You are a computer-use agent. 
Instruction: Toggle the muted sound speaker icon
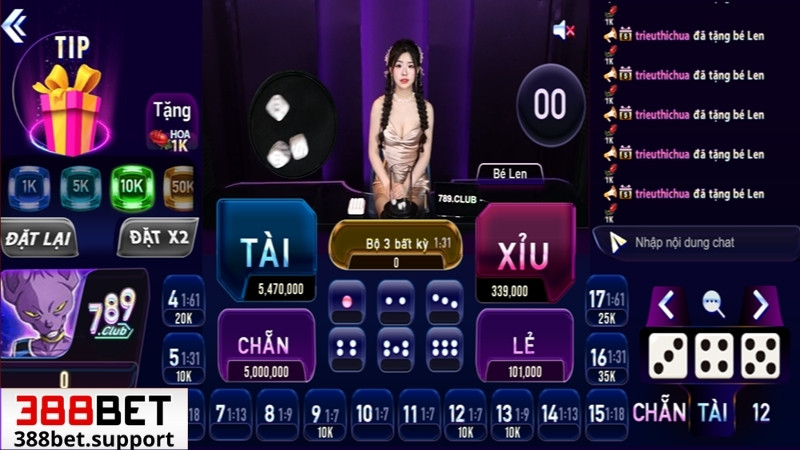click(x=563, y=31)
